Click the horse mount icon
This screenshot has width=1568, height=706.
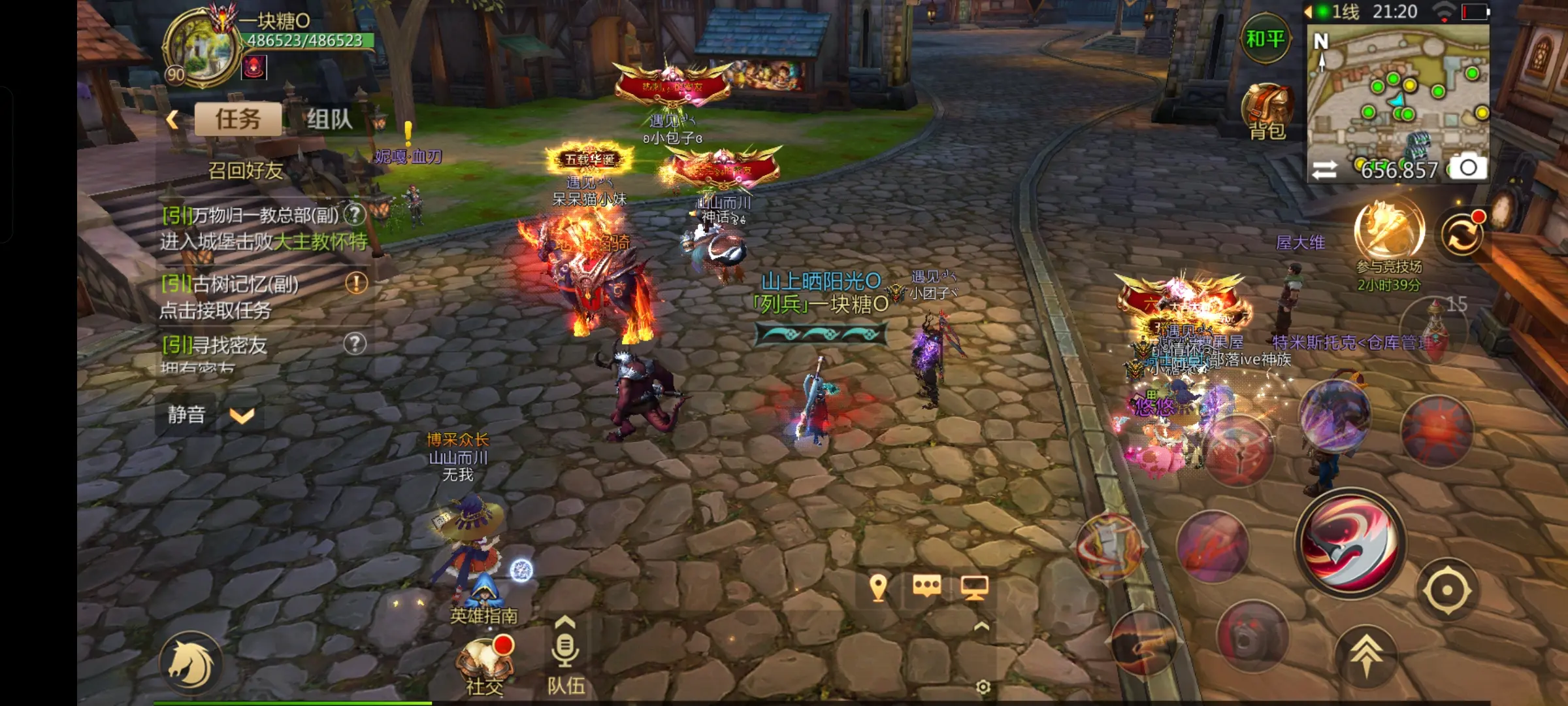click(x=191, y=664)
